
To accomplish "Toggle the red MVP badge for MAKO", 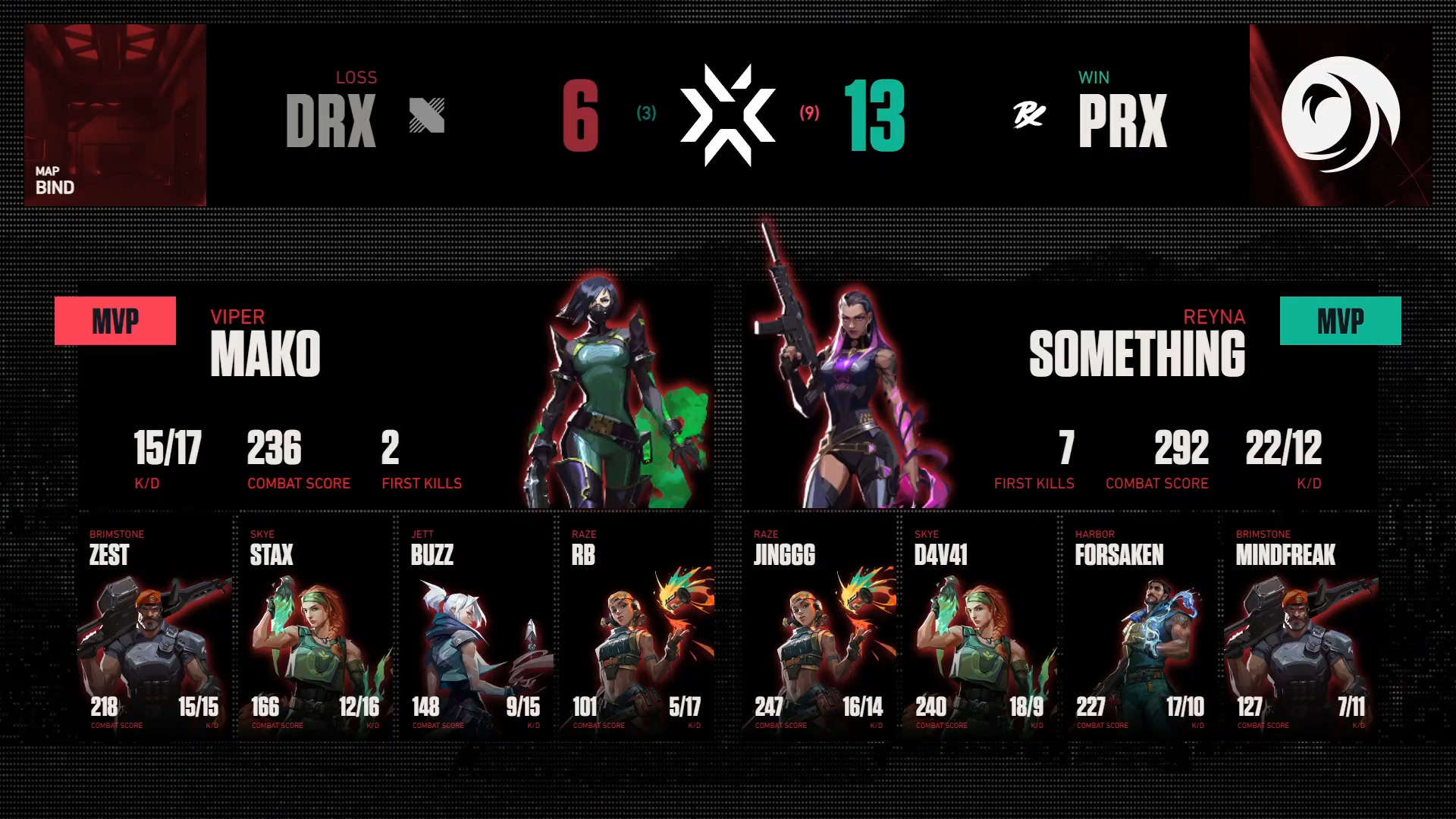I will point(115,320).
